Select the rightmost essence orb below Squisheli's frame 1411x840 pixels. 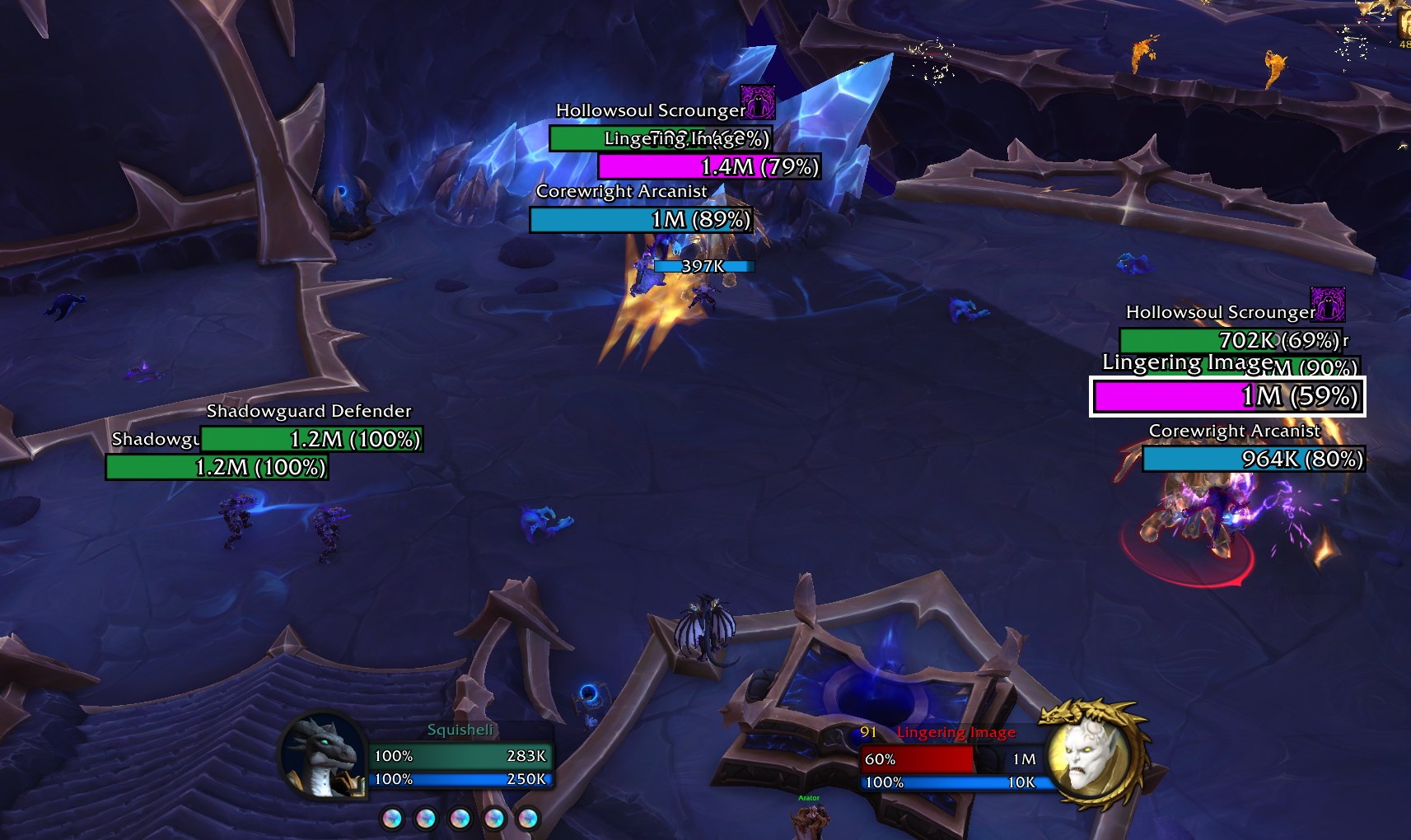(x=527, y=819)
